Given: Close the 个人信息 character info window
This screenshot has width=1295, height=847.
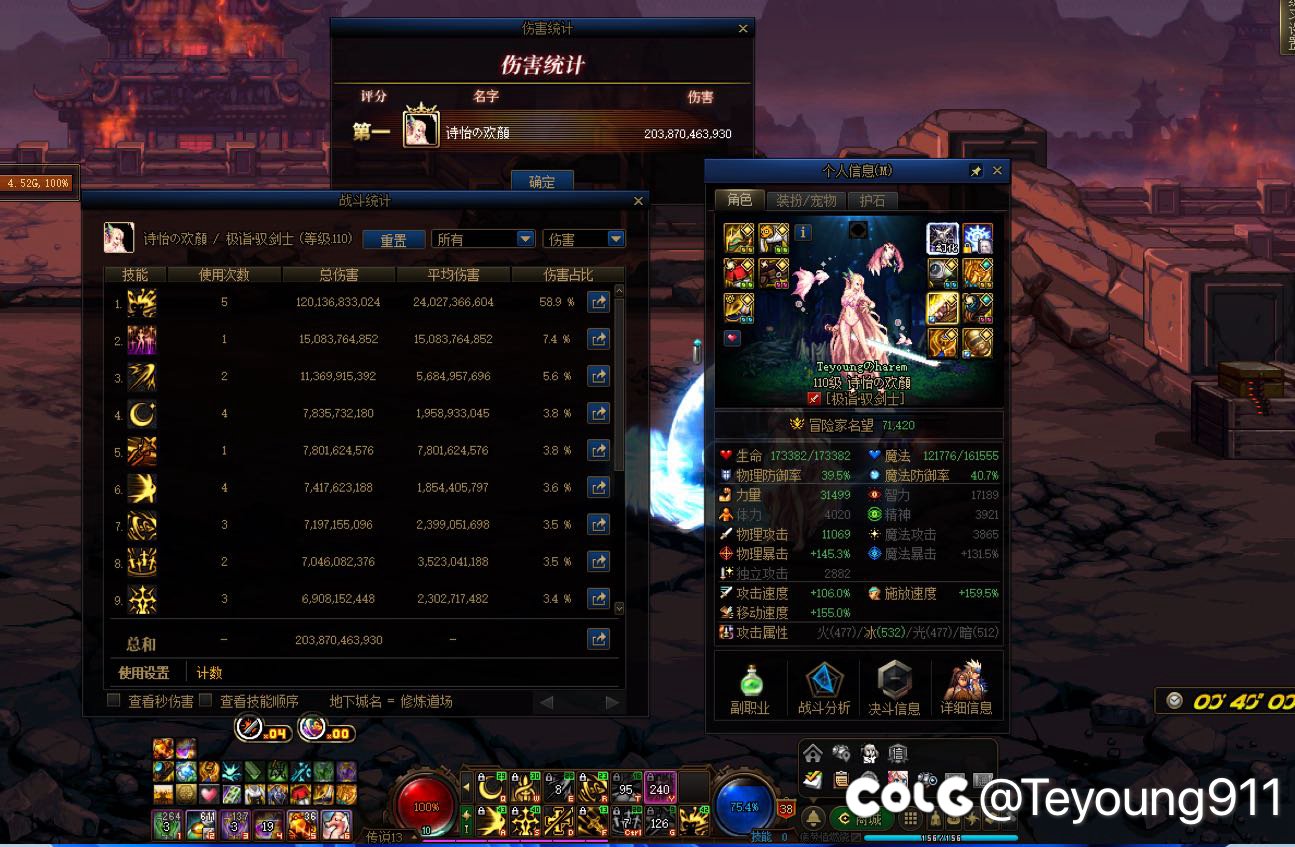Looking at the screenshot, I should coord(996,171).
